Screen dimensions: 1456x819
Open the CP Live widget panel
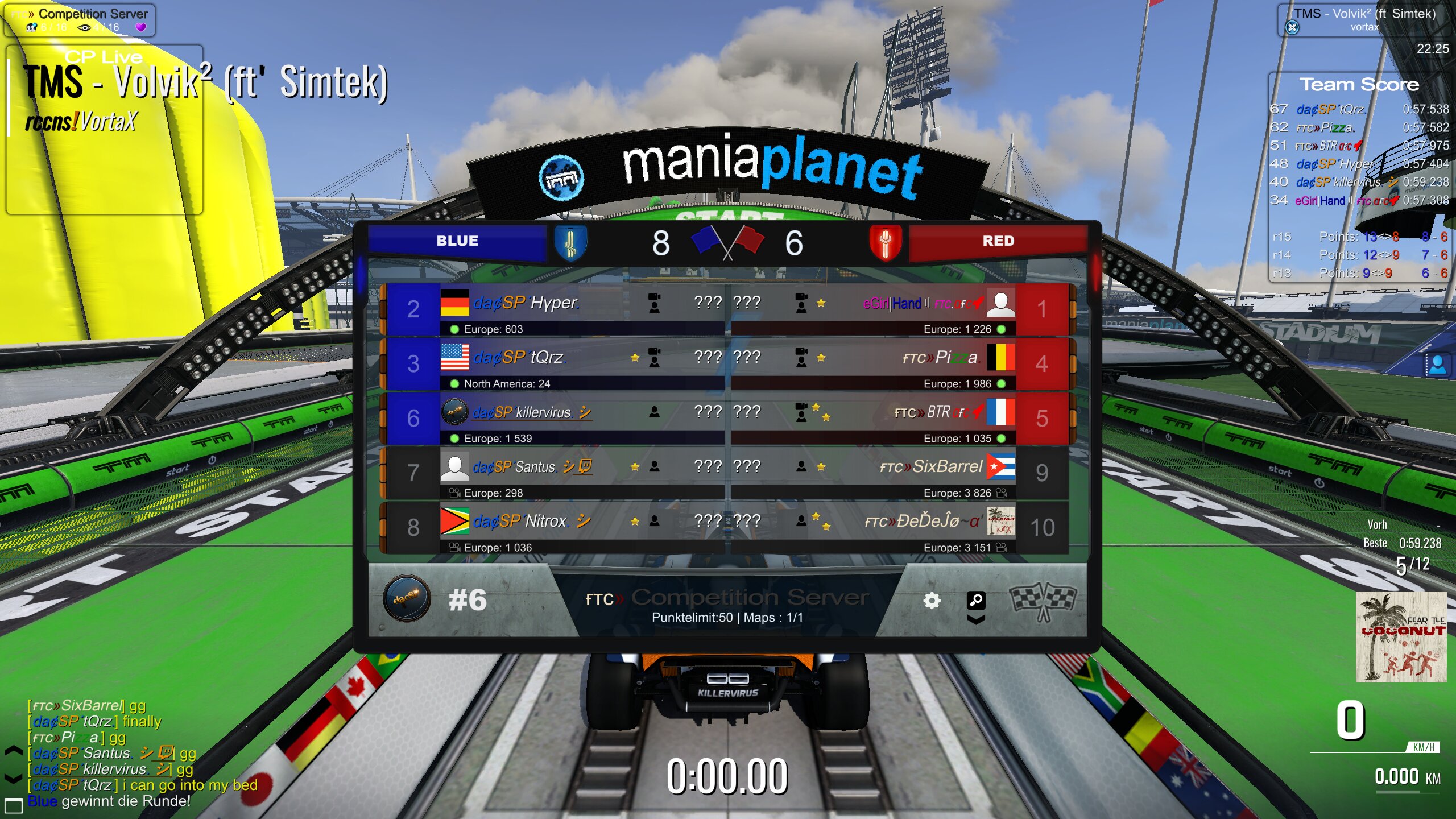[x=104, y=130]
